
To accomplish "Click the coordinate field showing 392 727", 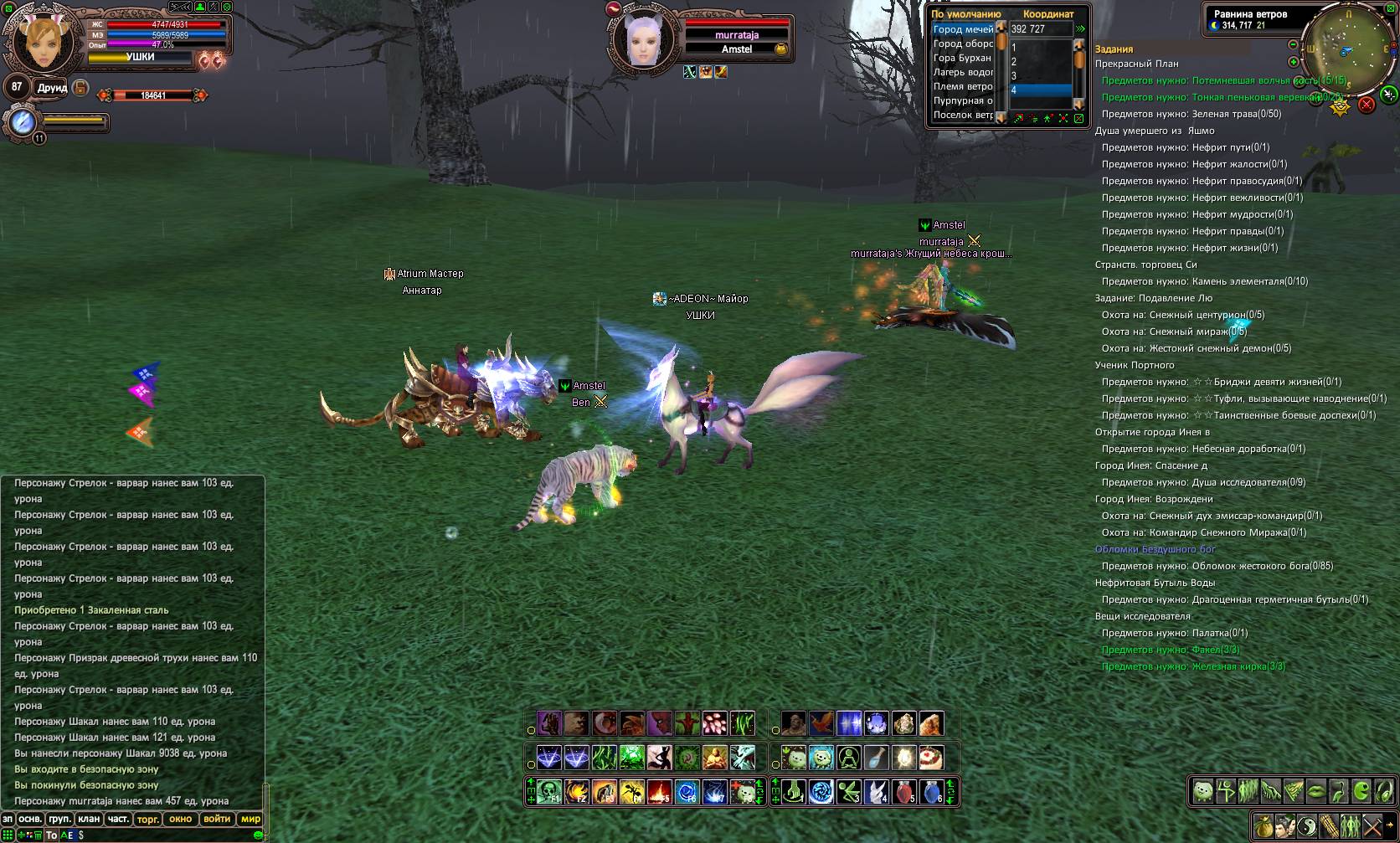I will pos(1040,28).
